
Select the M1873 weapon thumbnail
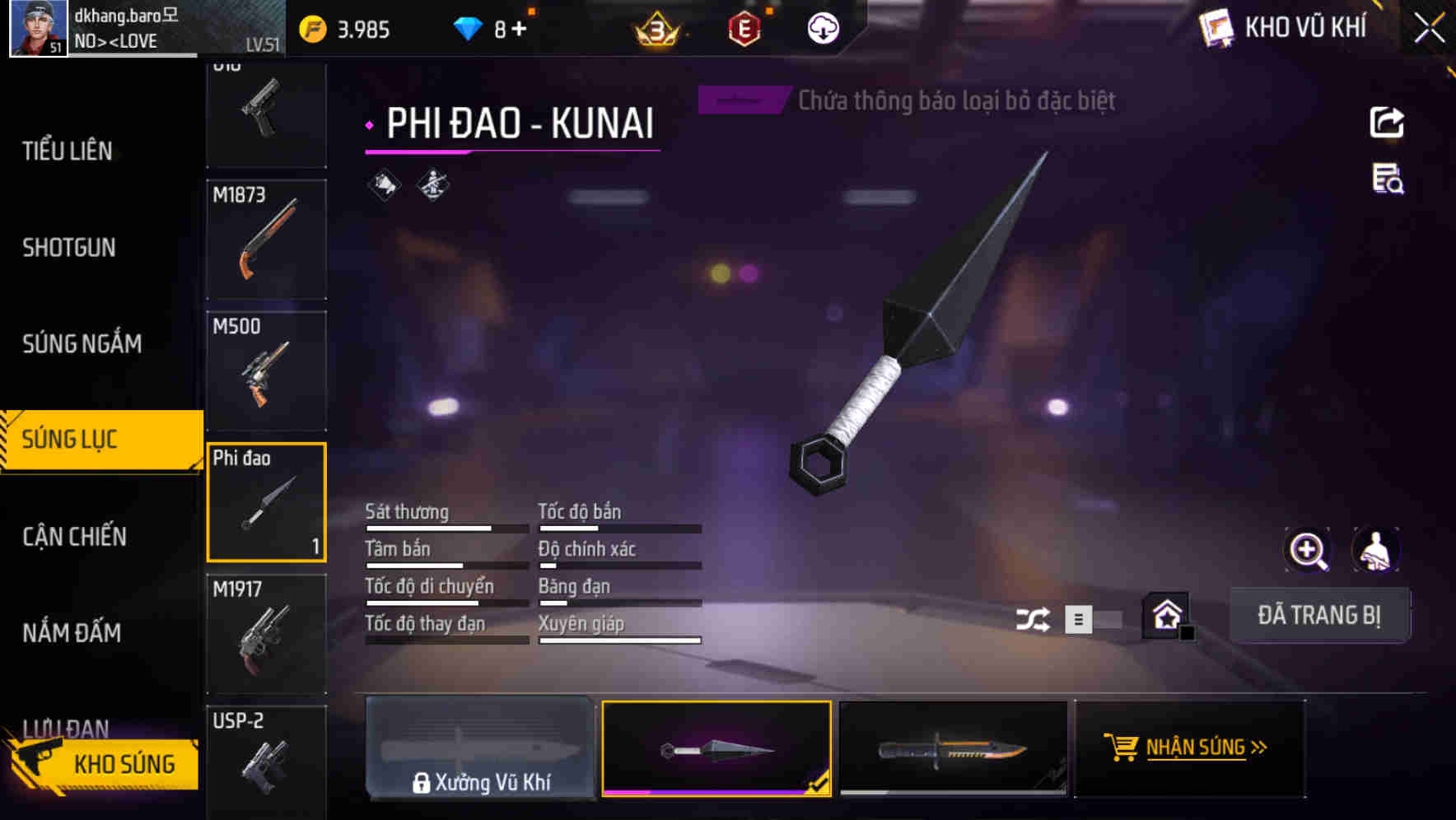pyautogui.click(x=266, y=238)
